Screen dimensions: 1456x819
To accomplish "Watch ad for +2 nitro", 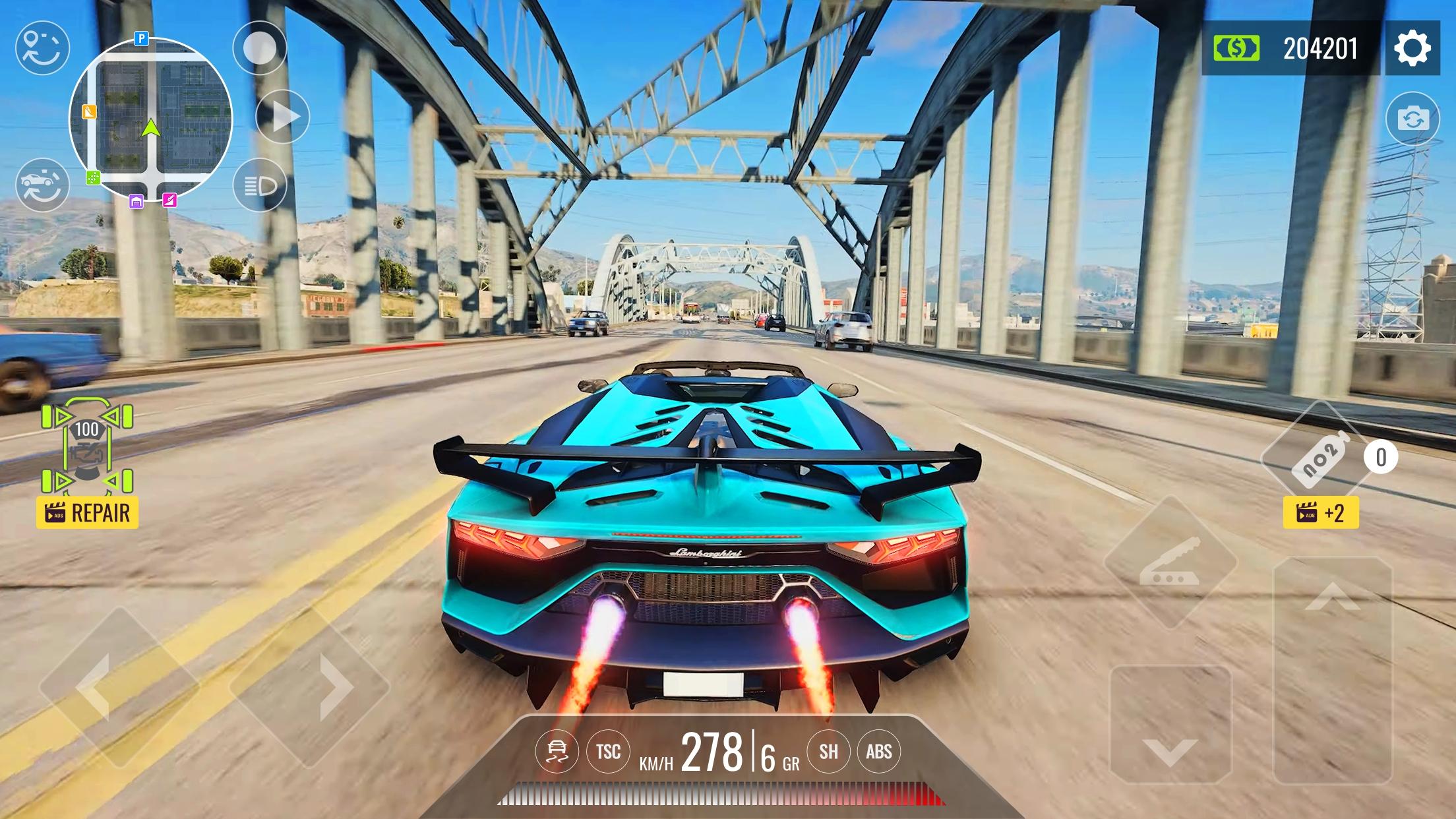I will tap(1321, 513).
